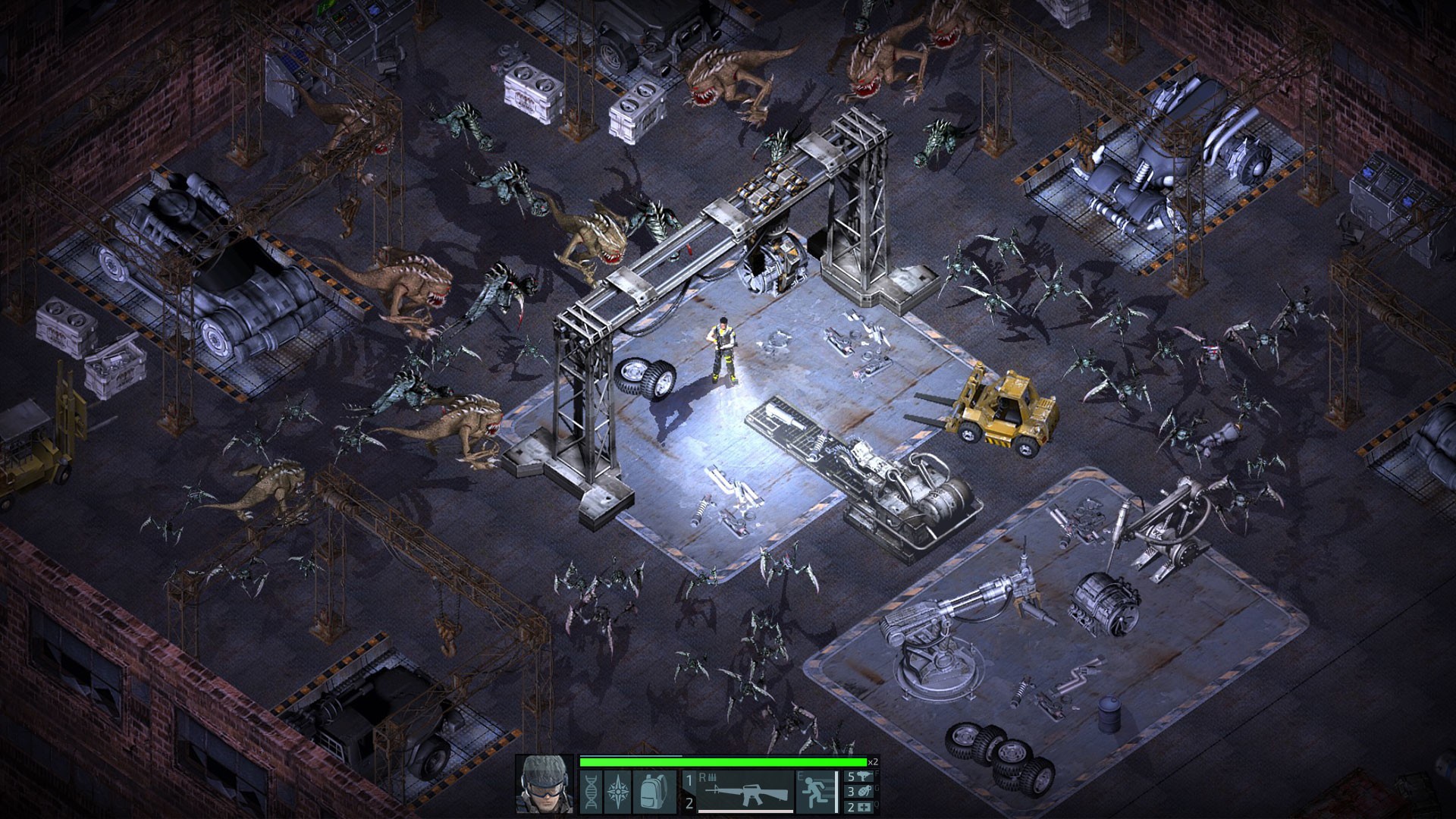Click the R reload indicator above the rifle
1456x819 pixels.
click(x=702, y=777)
